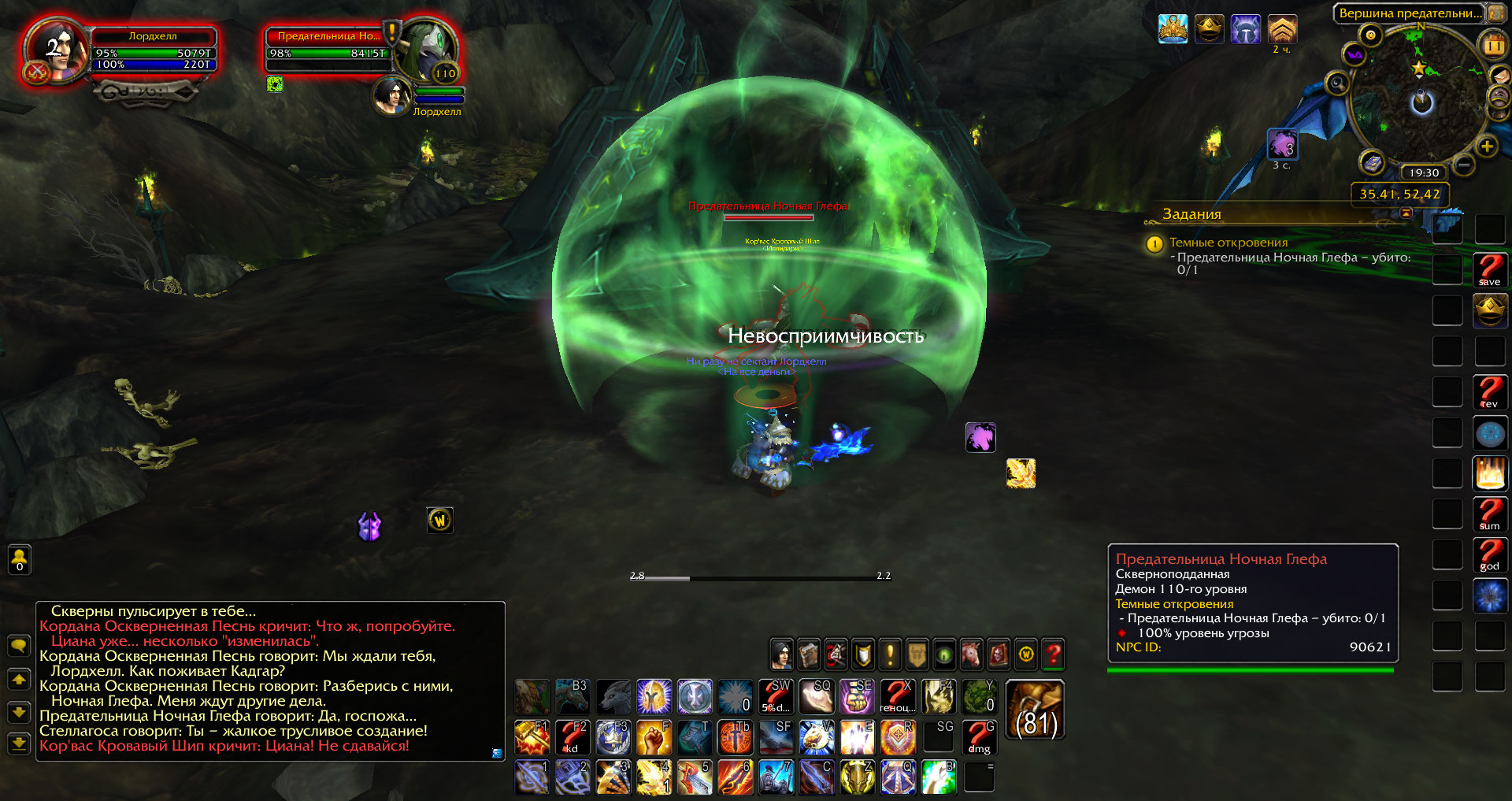Click the macro button labeled save
The width and height of the screenshot is (1512, 801).
[x=1489, y=270]
